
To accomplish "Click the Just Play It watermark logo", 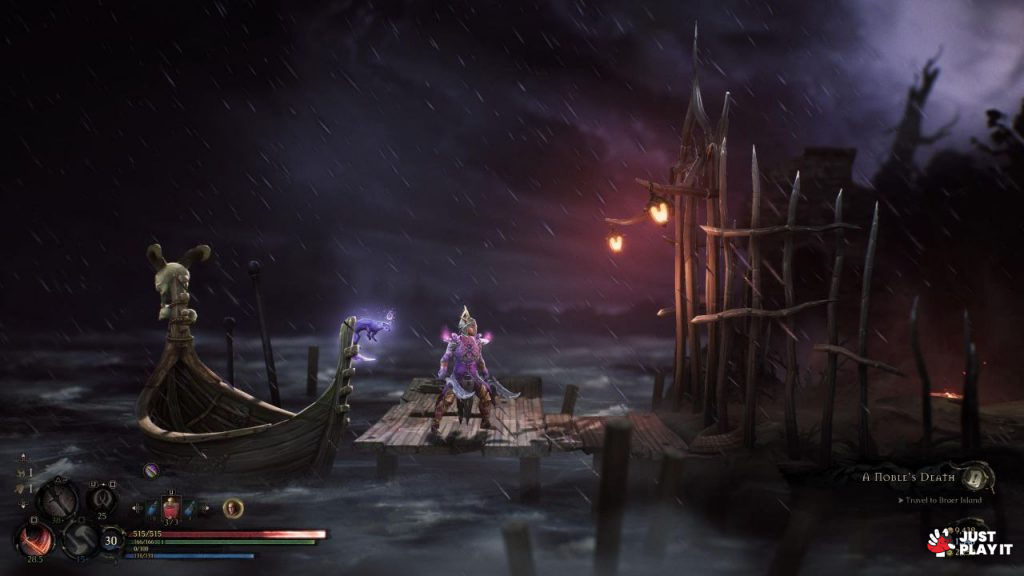I will click(969, 543).
